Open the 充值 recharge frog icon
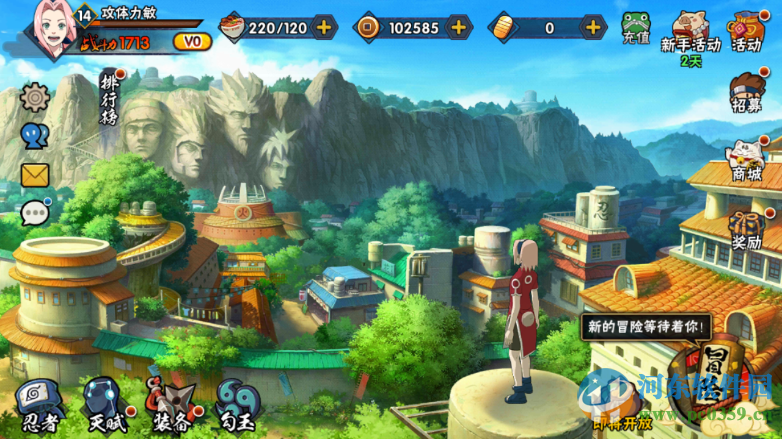 pos(636,27)
